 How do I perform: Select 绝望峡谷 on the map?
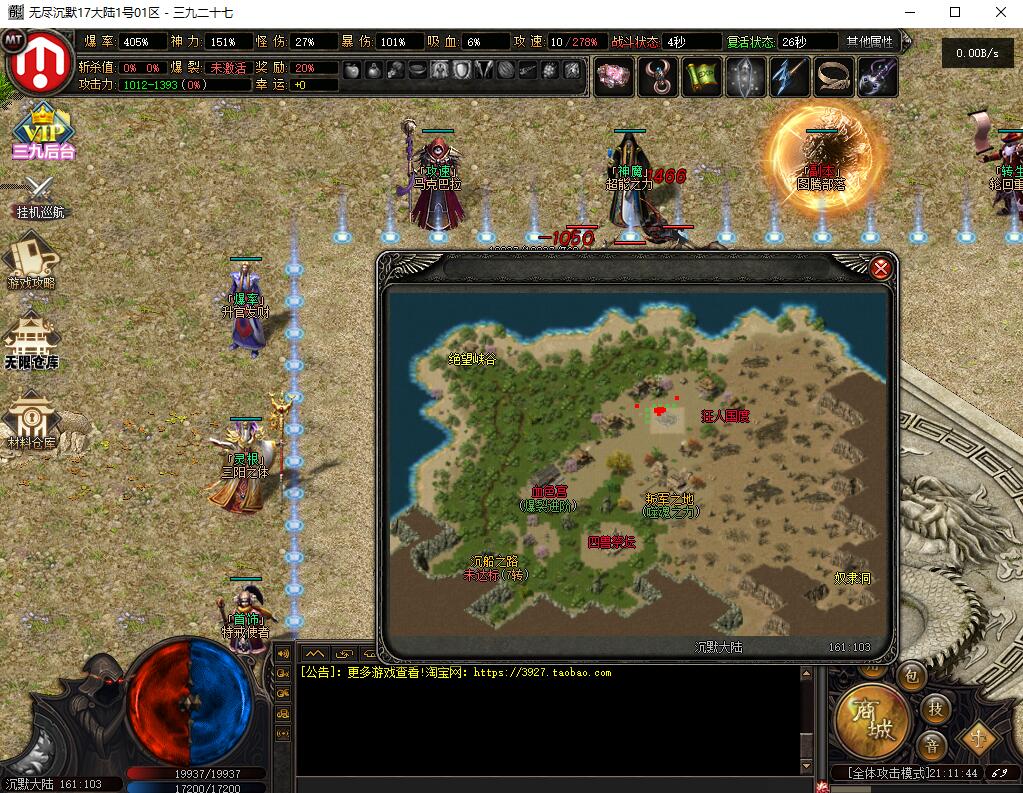471,359
